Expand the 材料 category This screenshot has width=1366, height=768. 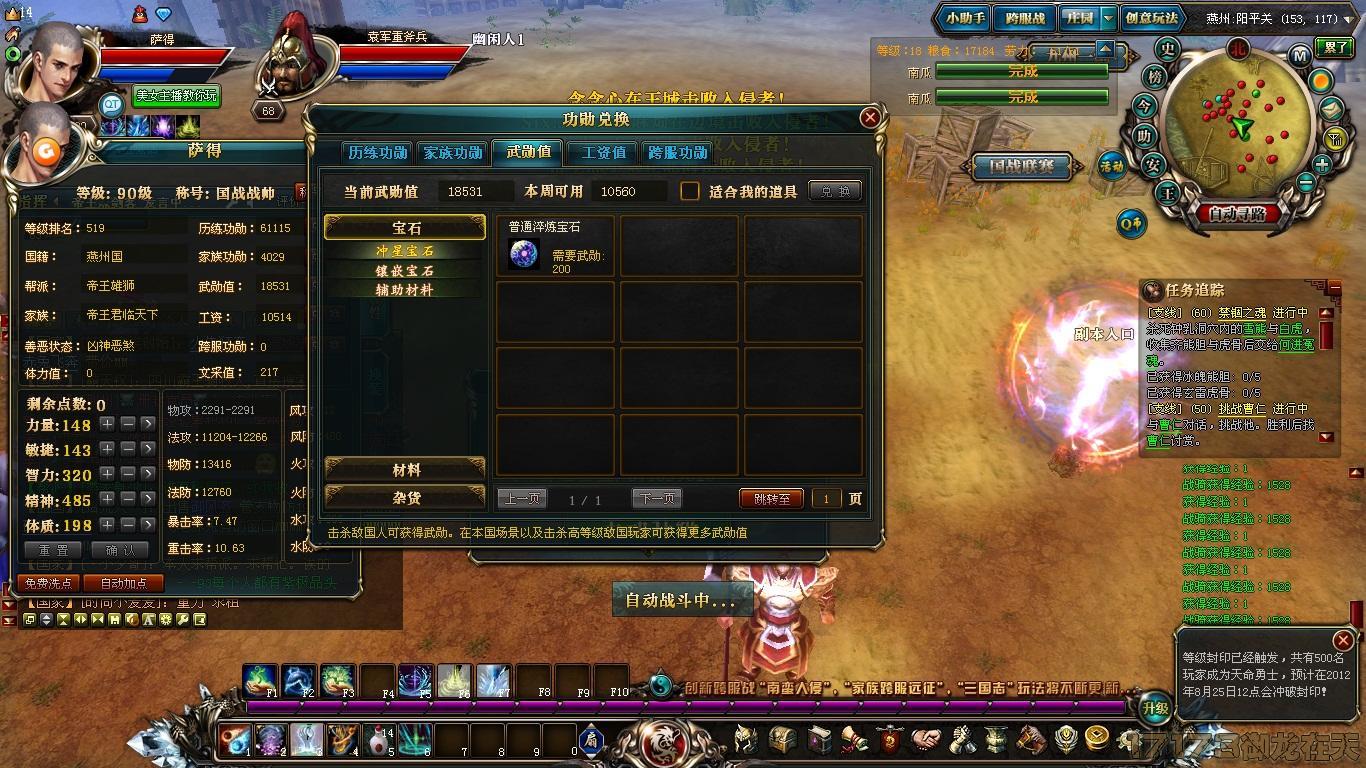point(405,470)
